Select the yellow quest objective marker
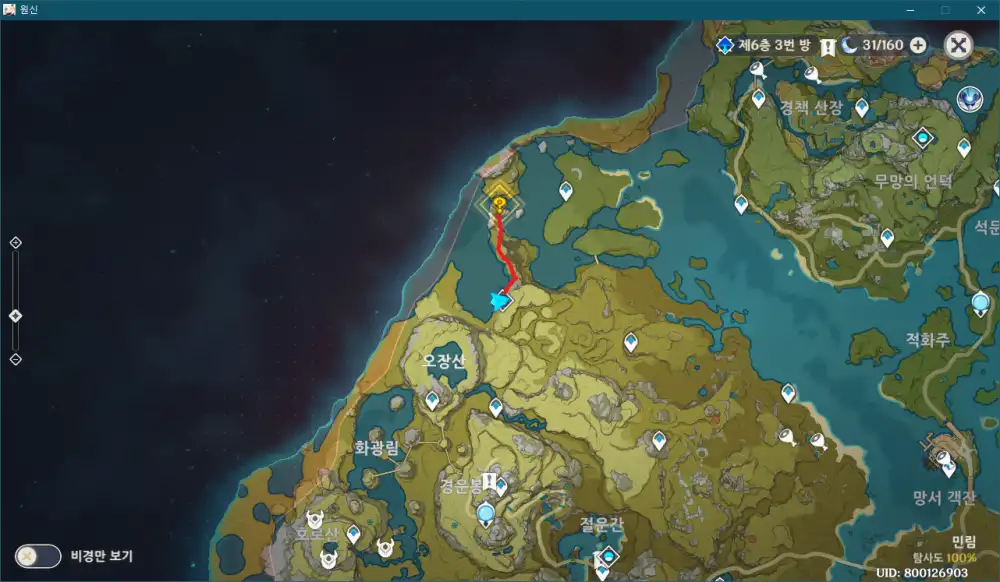The width and height of the screenshot is (1000, 582). pos(499,205)
